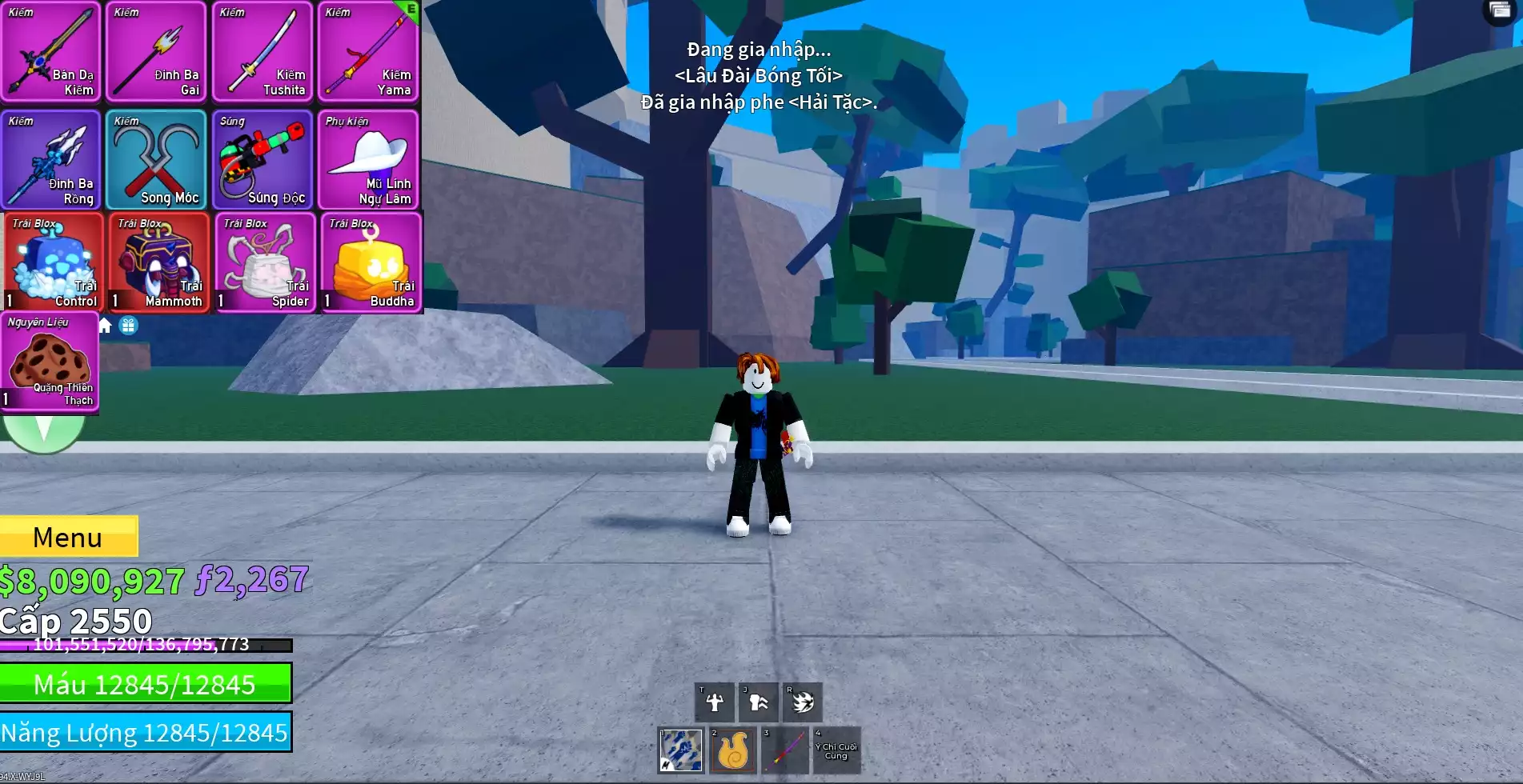1523x784 pixels.
Task: Open the yellow Menu button
Action: [68, 537]
